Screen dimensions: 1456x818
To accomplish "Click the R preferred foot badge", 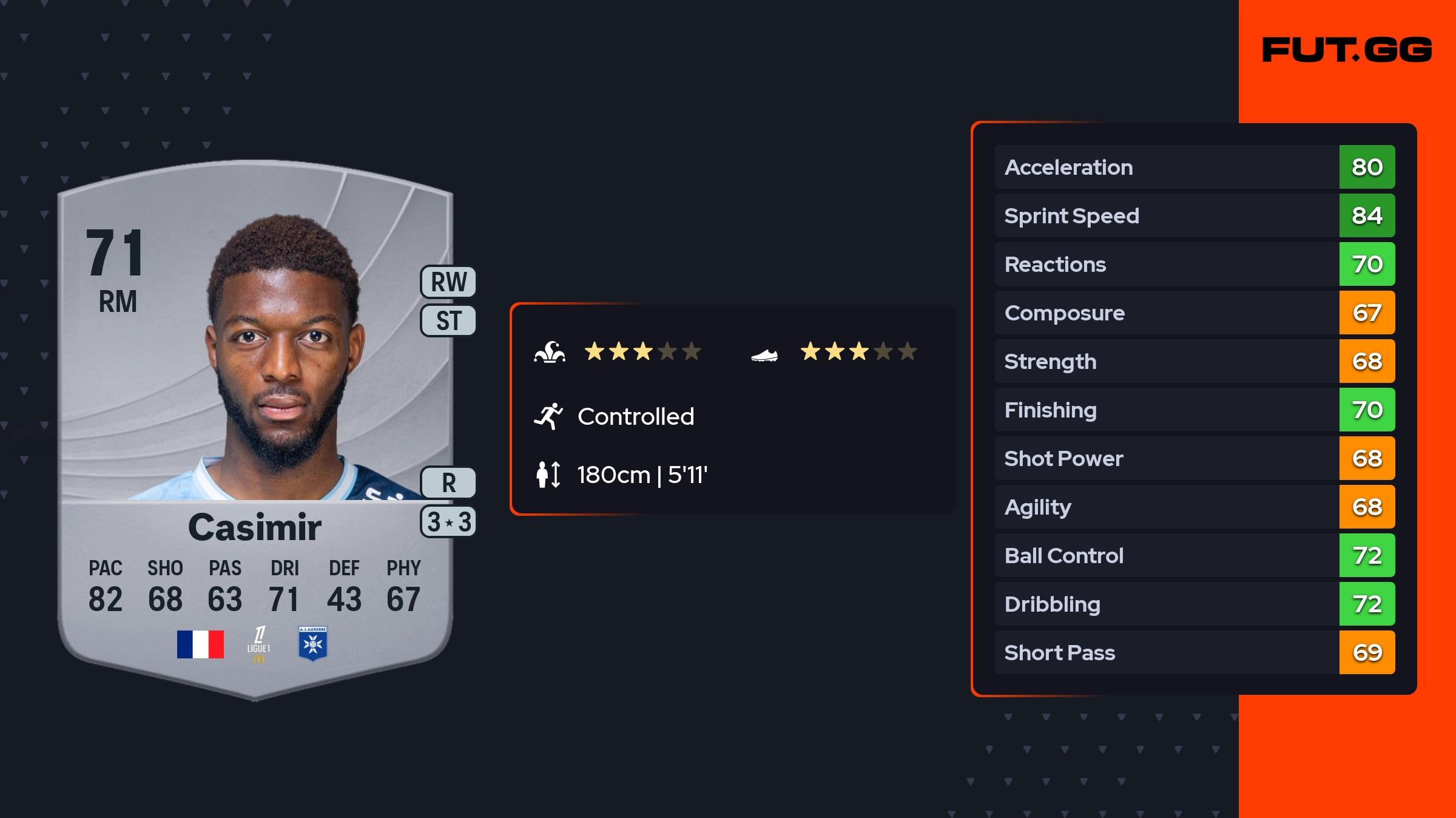I will tap(448, 483).
